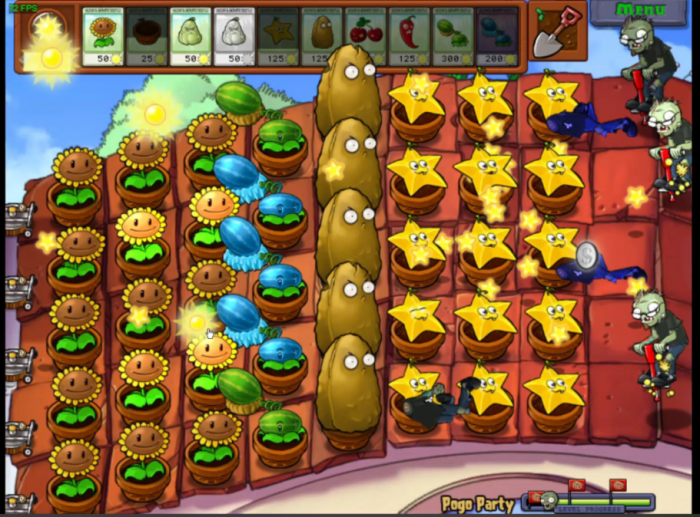This screenshot has width=700, height=517.
Task: Choose the Flower Pot seed packet
Action: [x=147, y=38]
